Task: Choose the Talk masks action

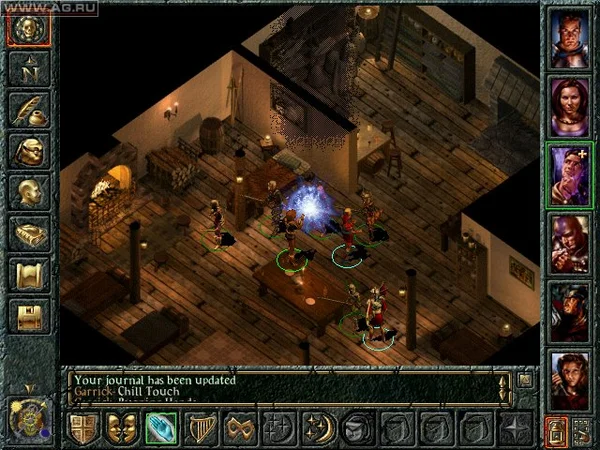Action: [x=122, y=428]
